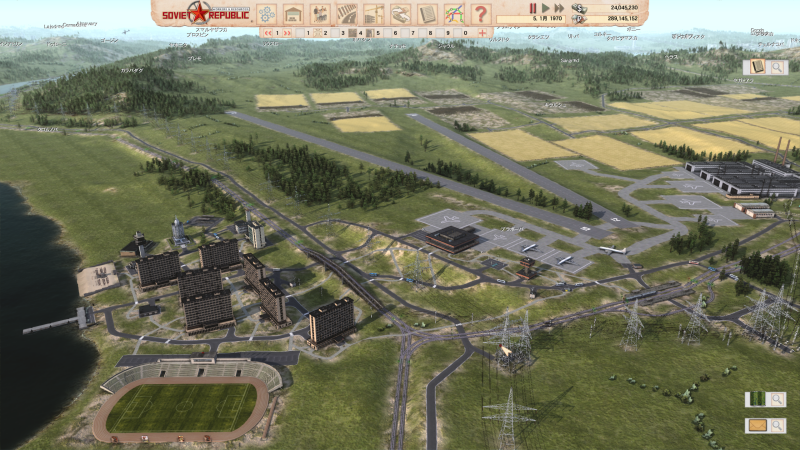This screenshot has height=450, width=800.
Task: Set game to normal play speed
Action: coord(546,8)
